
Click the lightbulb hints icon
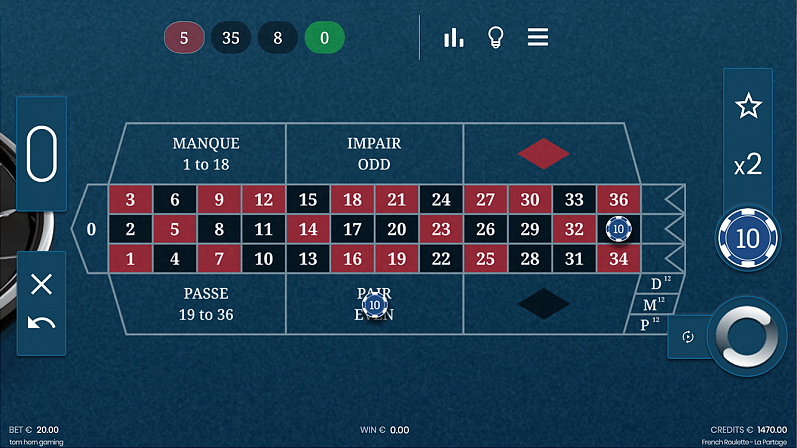[494, 38]
